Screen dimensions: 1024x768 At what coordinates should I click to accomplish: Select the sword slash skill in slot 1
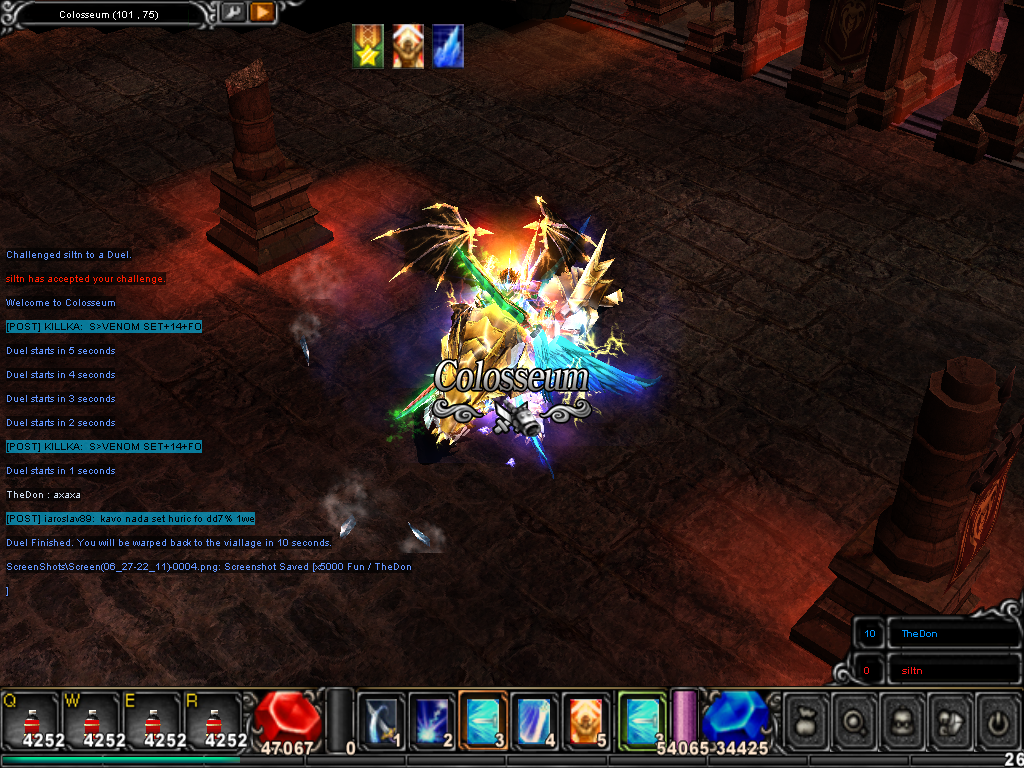click(x=382, y=720)
